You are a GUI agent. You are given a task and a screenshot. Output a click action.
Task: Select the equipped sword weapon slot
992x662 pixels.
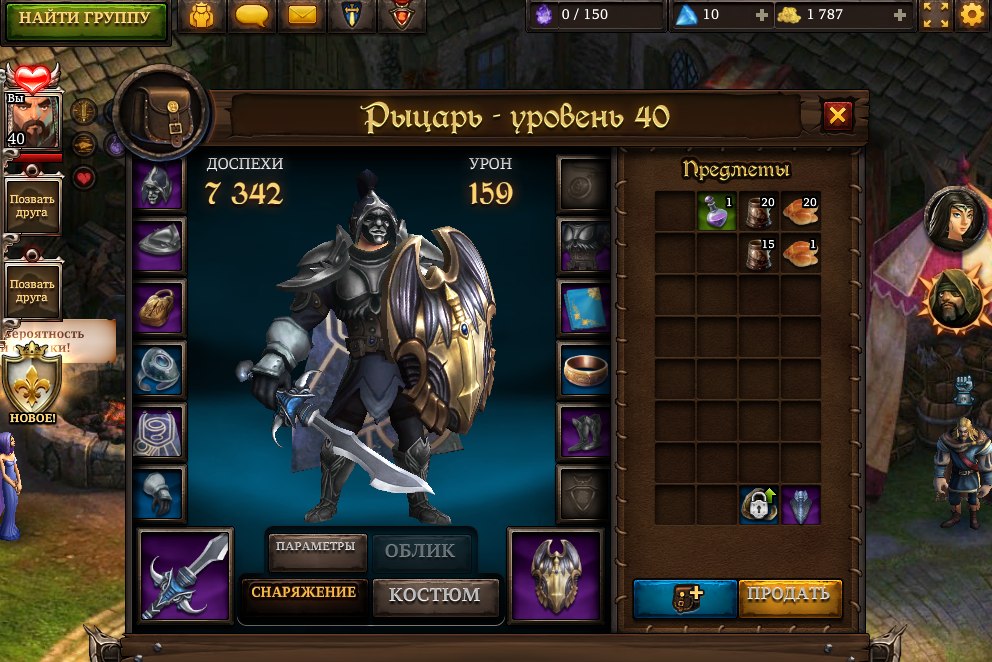point(186,573)
